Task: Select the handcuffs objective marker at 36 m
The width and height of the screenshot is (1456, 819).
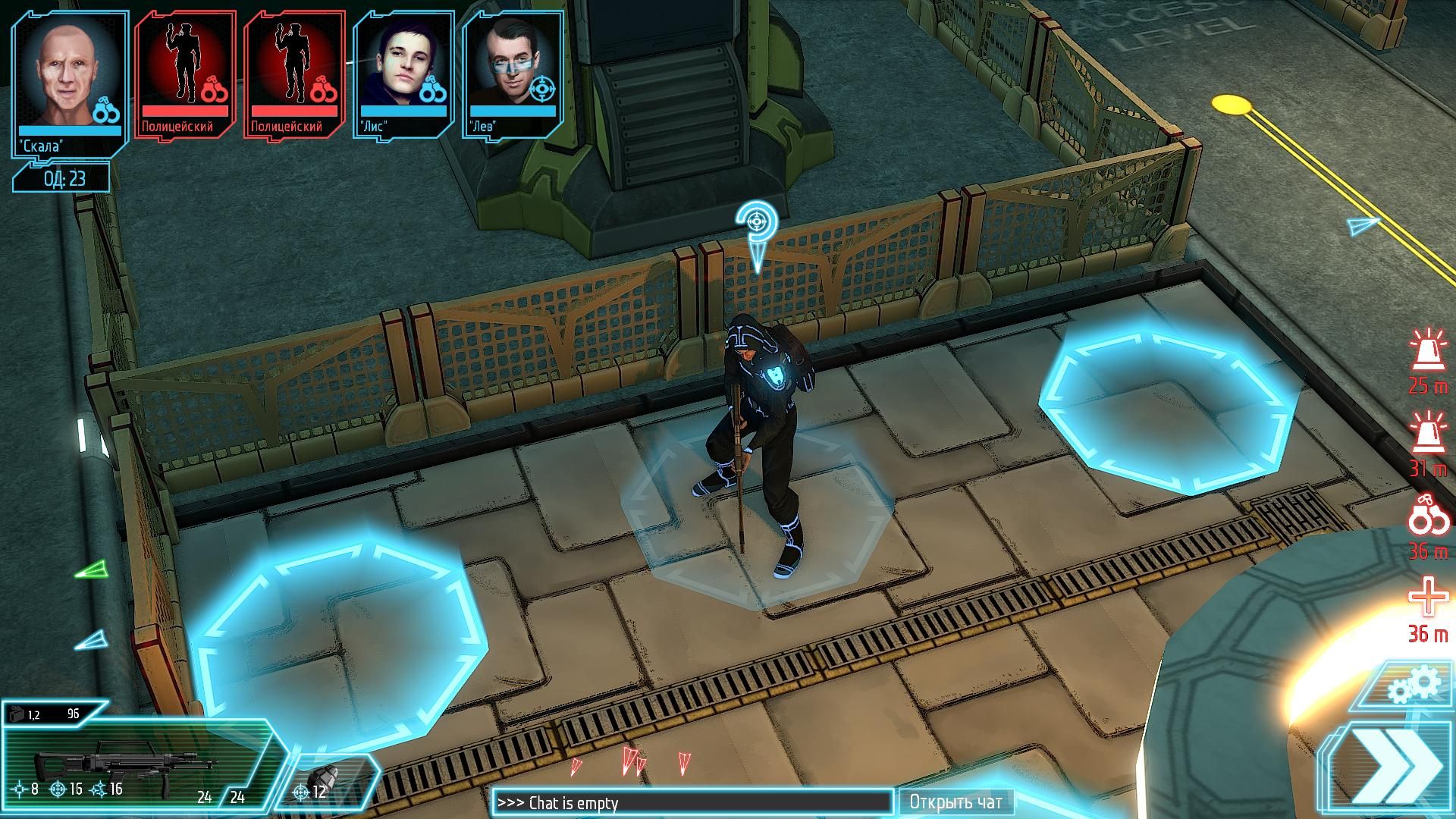Action: coord(1428,525)
